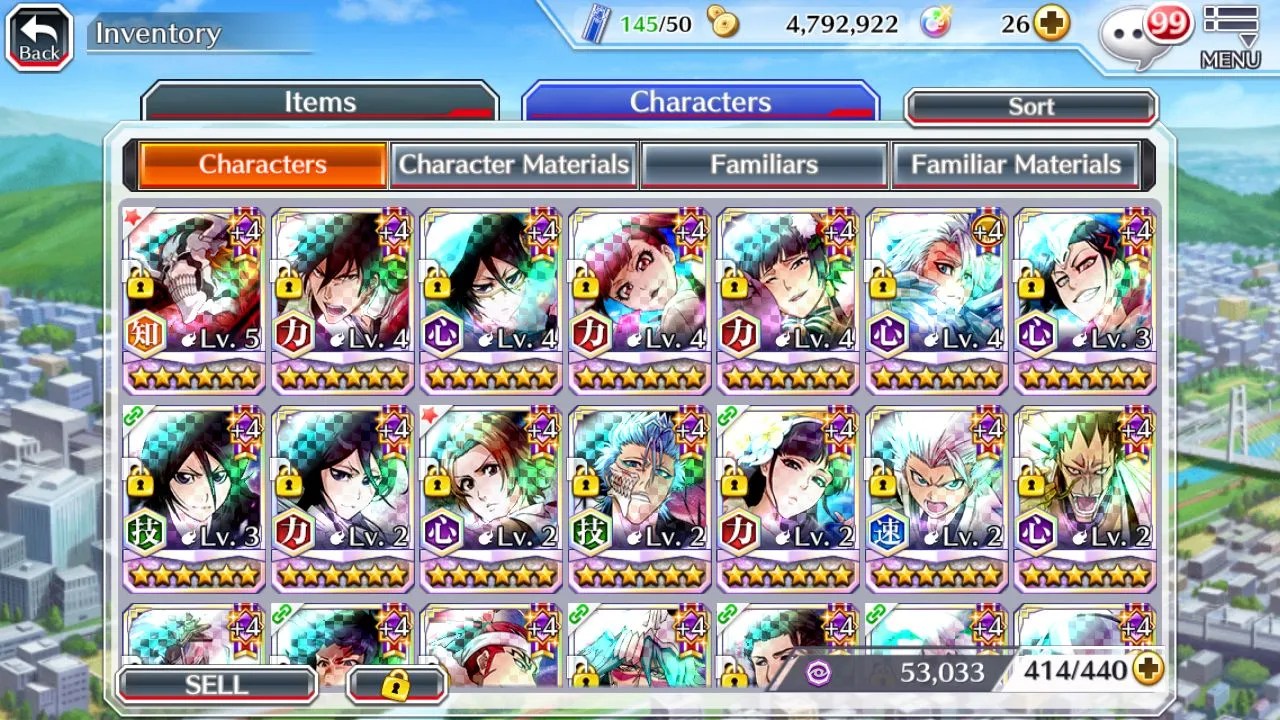This screenshot has height=720, width=1280.
Task: Go back using the Back button
Action: click(x=39, y=38)
